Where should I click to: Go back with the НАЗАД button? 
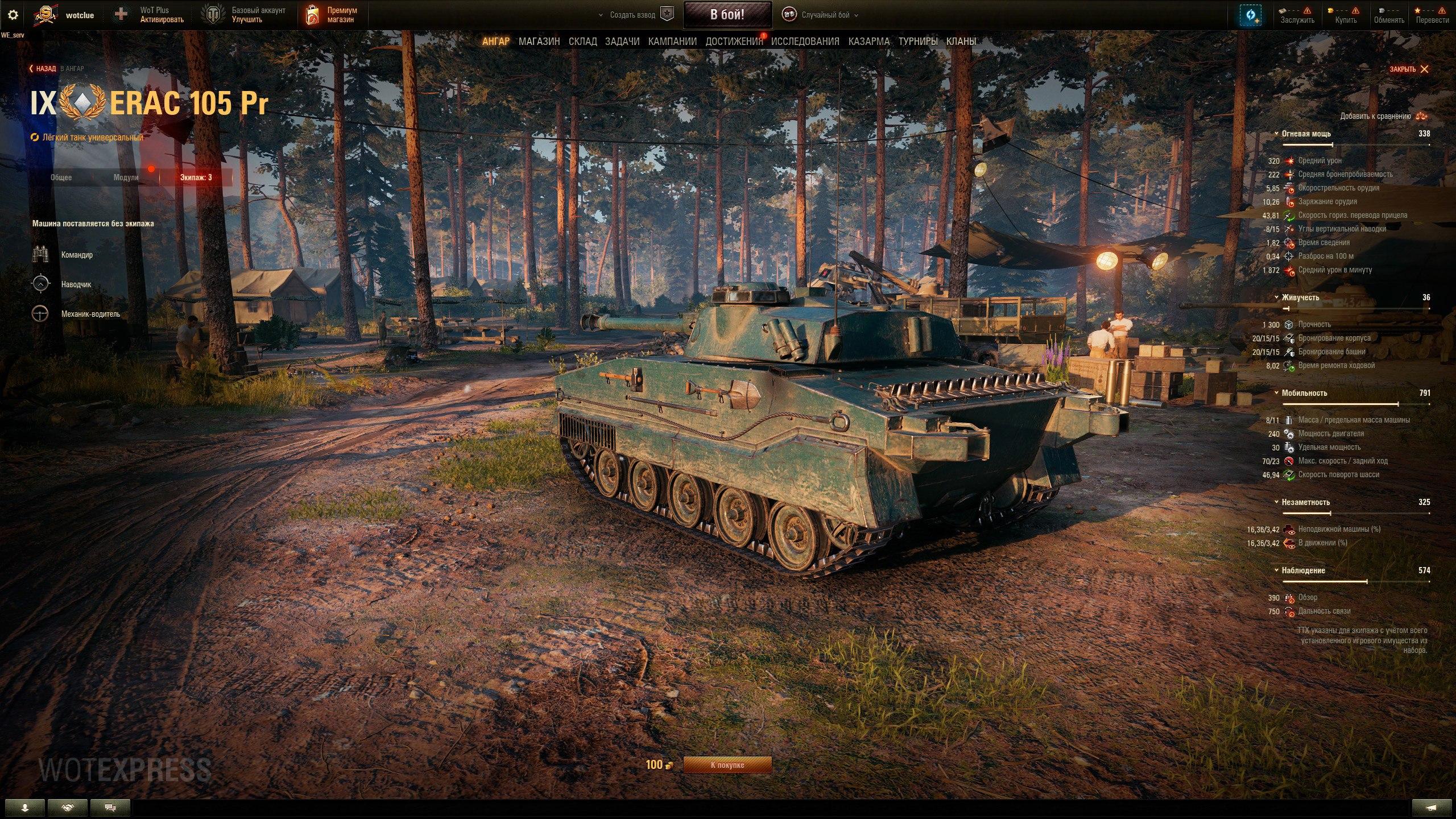click(43, 69)
